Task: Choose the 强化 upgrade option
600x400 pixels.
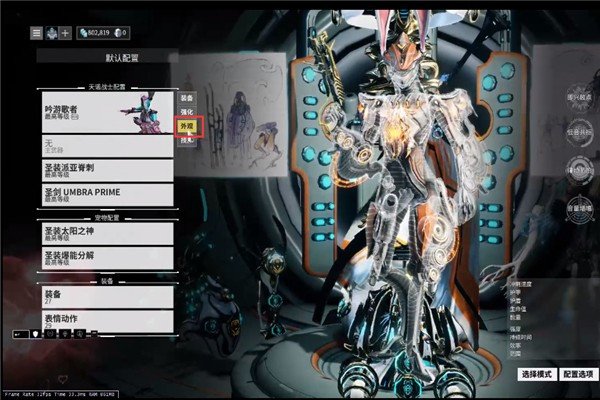Action: [185, 113]
